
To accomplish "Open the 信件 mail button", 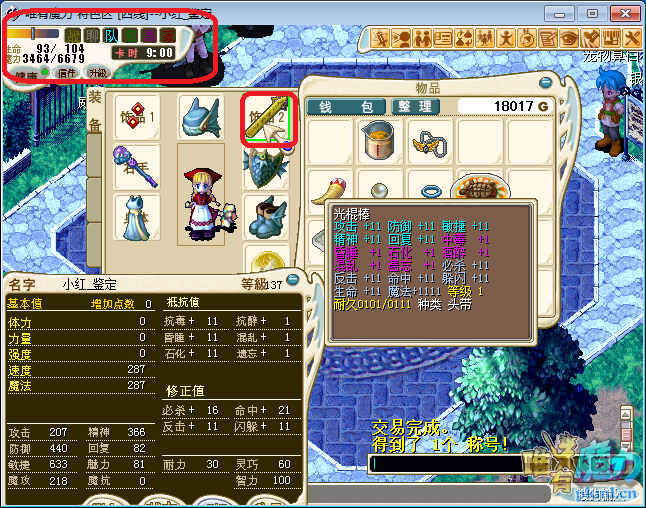I will click(68, 73).
